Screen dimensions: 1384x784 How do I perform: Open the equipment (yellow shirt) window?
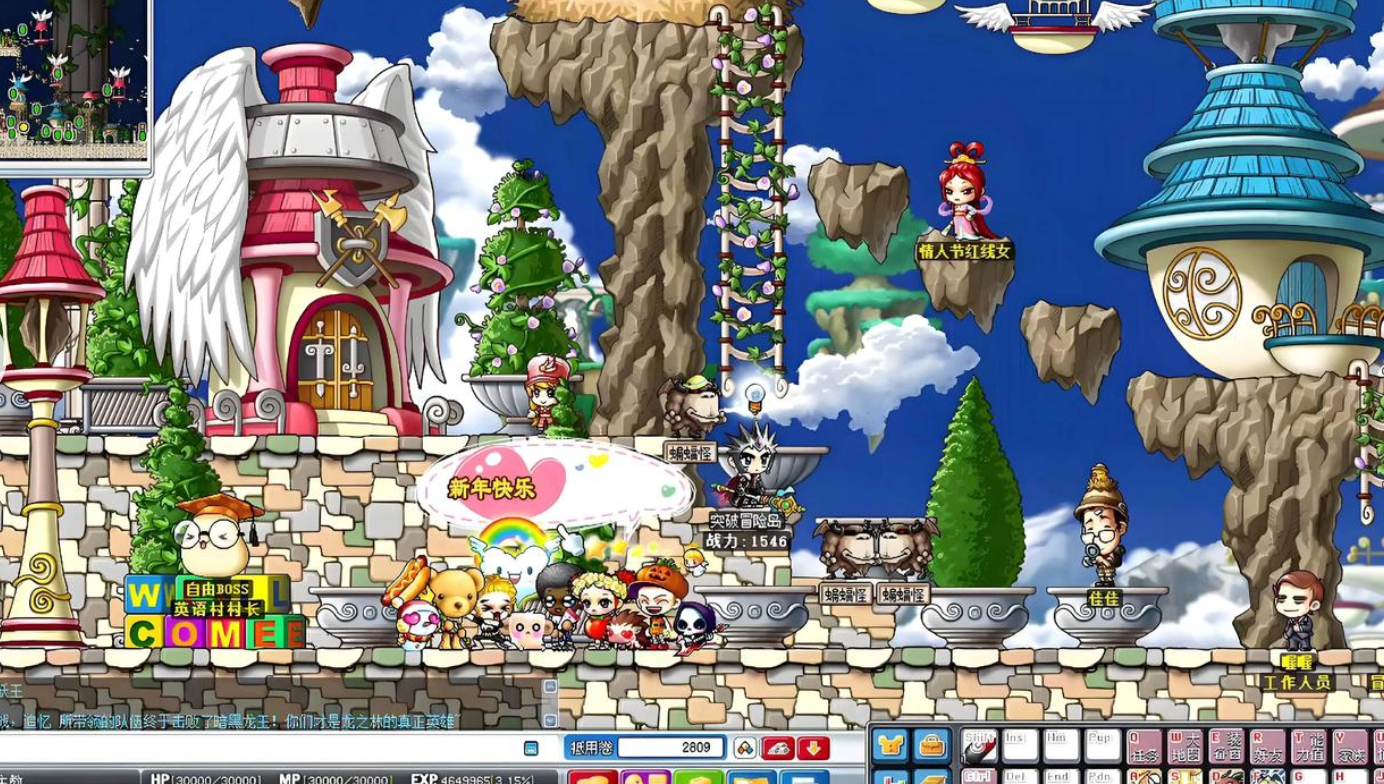pyautogui.click(x=890, y=745)
